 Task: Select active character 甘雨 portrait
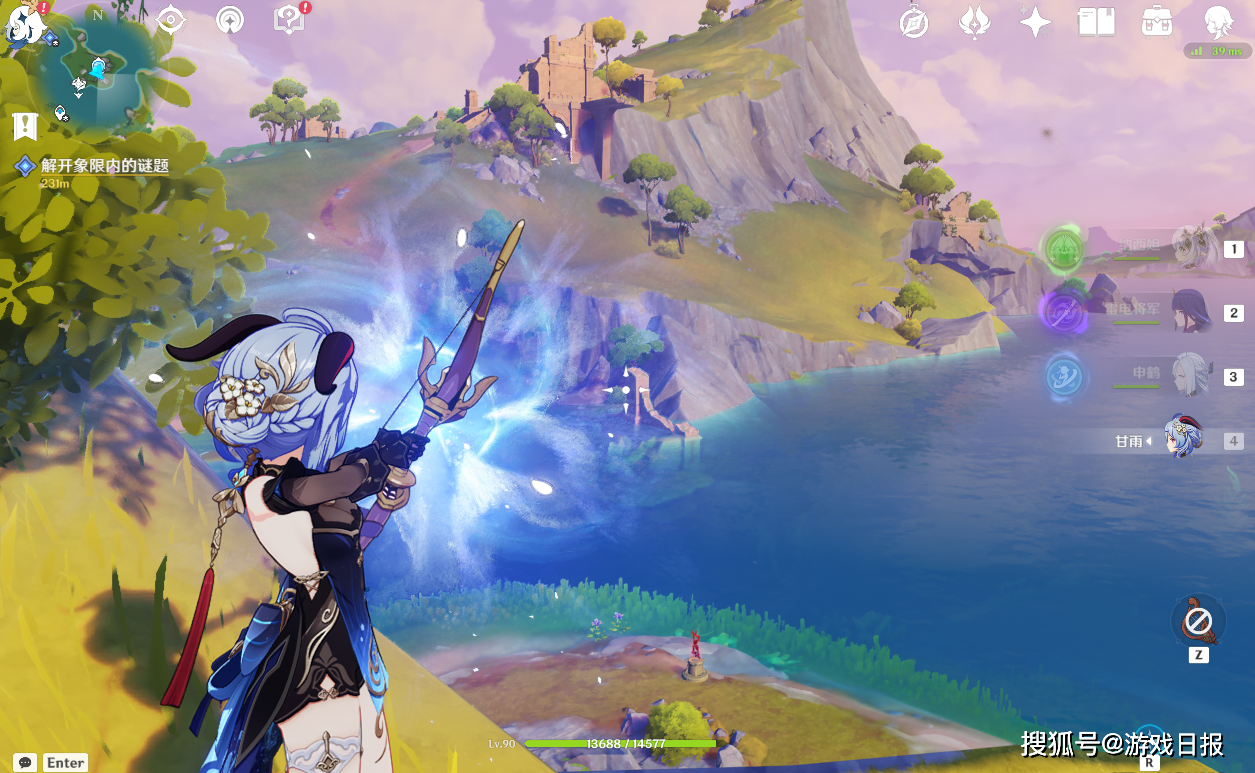pos(1184,438)
